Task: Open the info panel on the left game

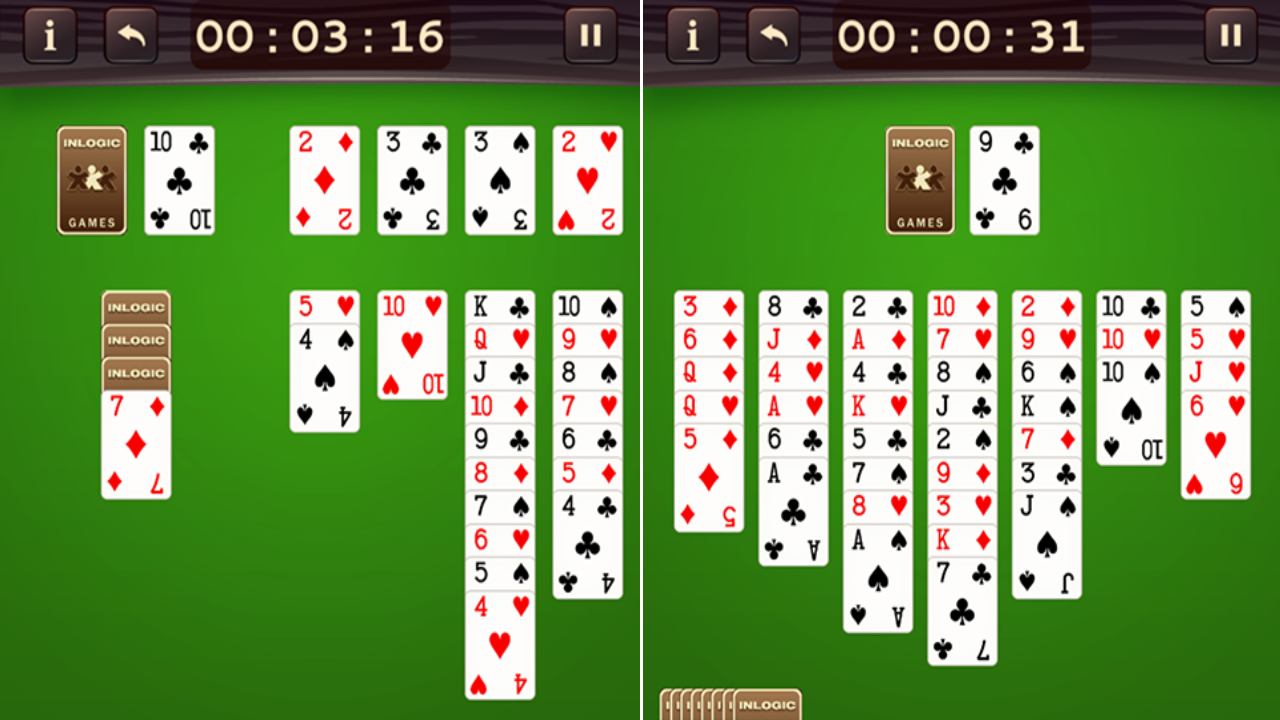Action: [49, 36]
